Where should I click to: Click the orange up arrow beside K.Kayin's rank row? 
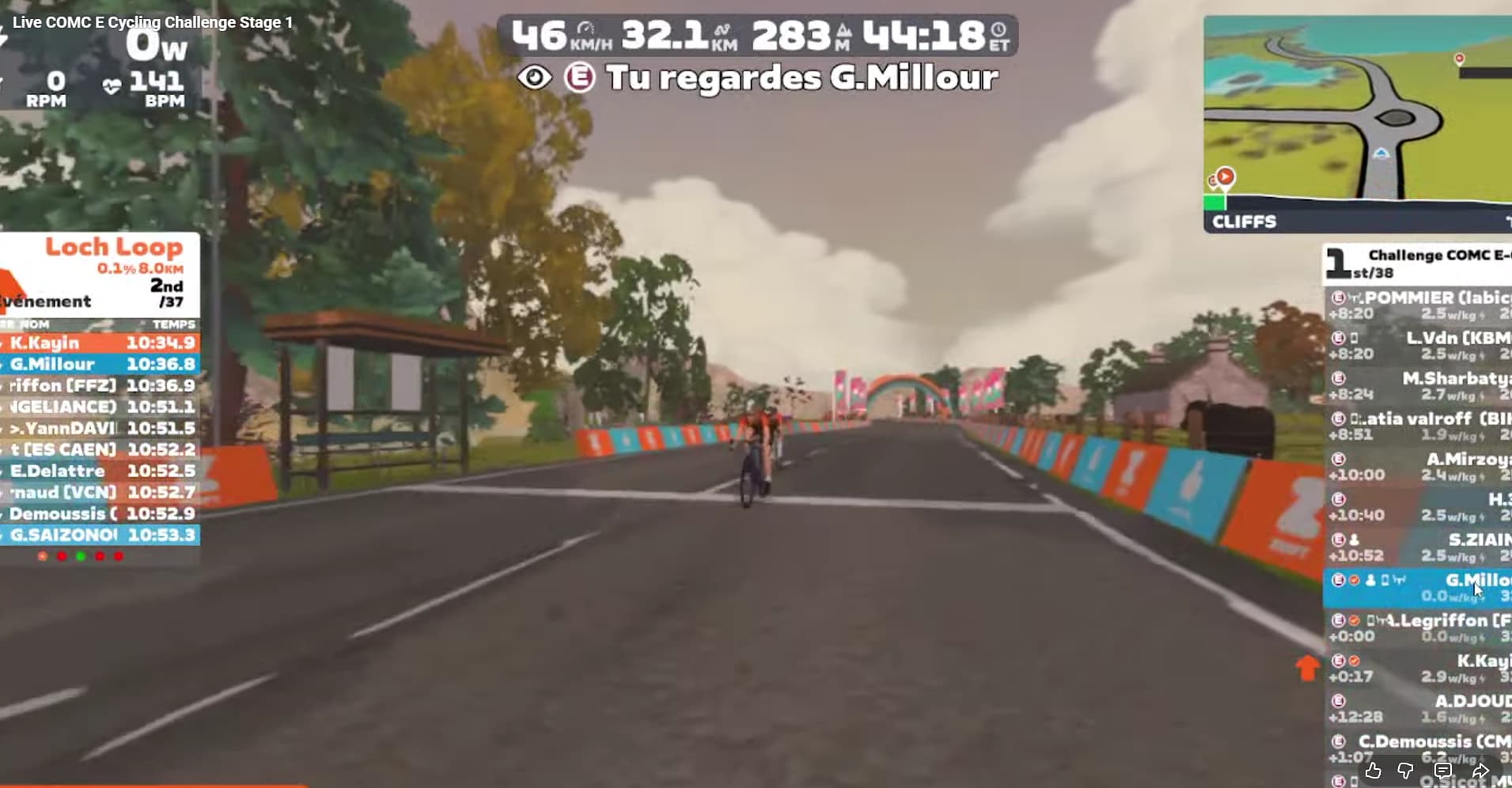click(1307, 669)
